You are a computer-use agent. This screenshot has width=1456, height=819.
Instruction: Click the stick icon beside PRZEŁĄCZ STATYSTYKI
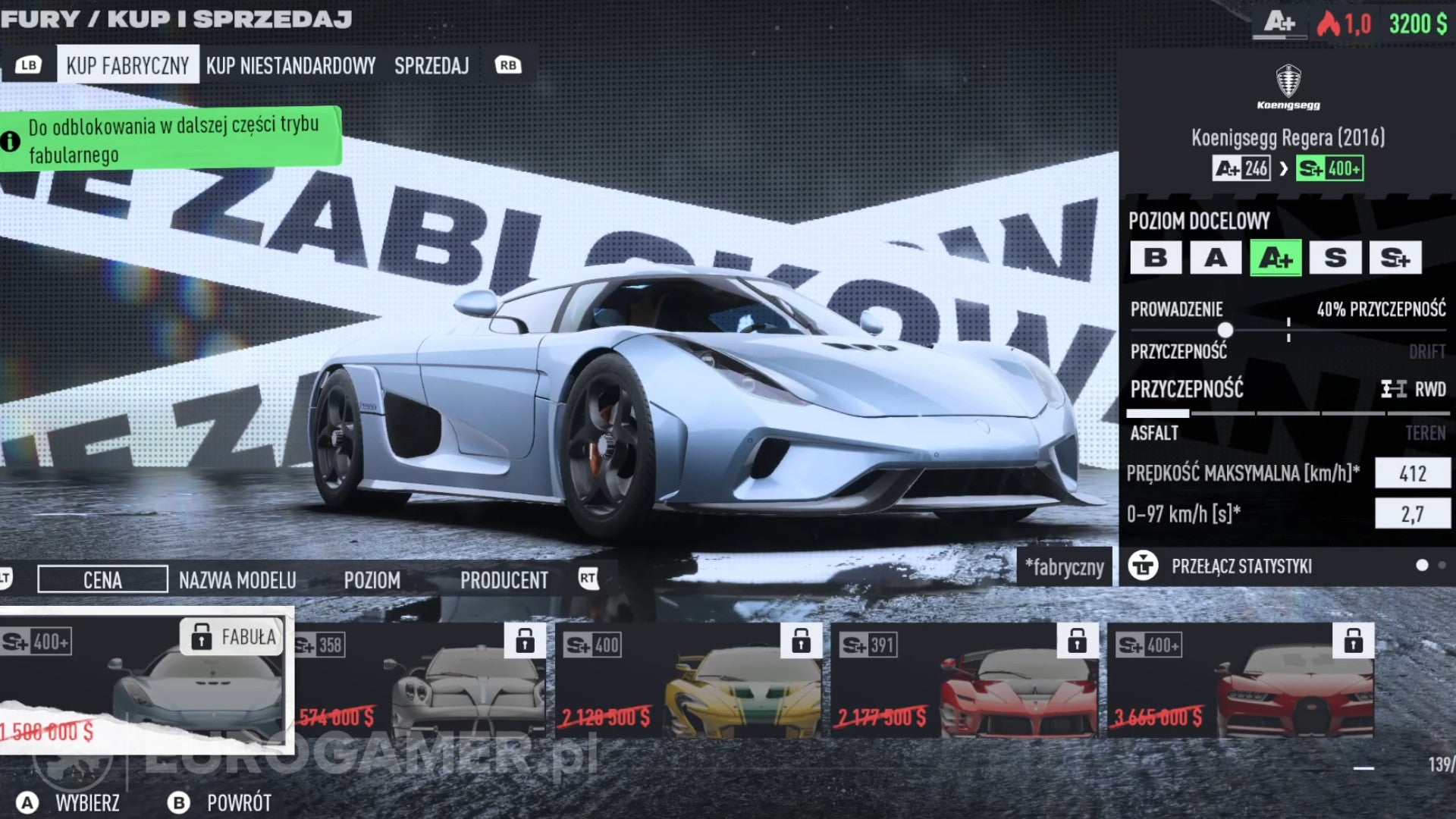tap(1144, 566)
